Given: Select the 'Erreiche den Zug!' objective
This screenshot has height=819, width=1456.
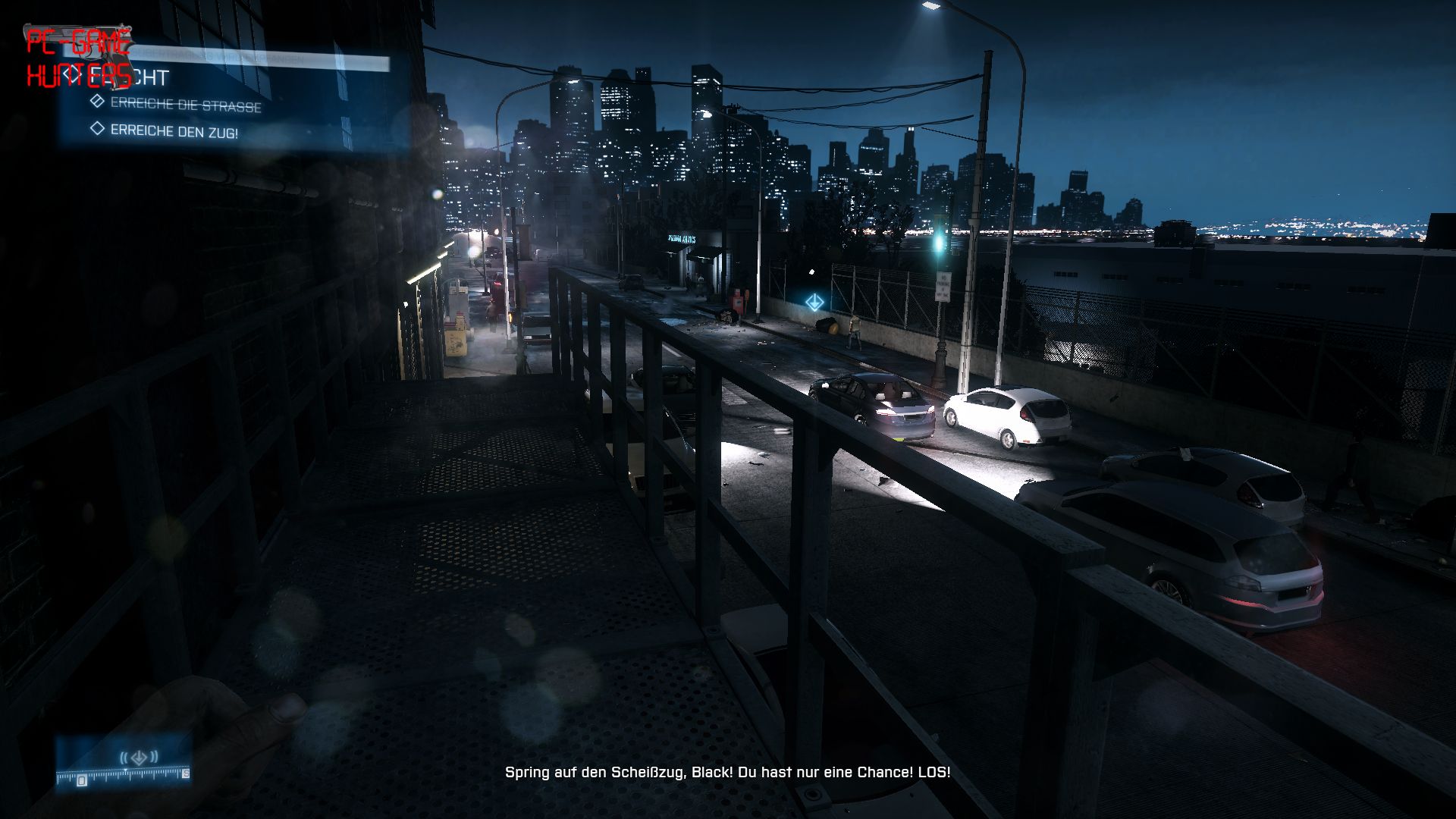Looking at the screenshot, I should pos(174,131).
